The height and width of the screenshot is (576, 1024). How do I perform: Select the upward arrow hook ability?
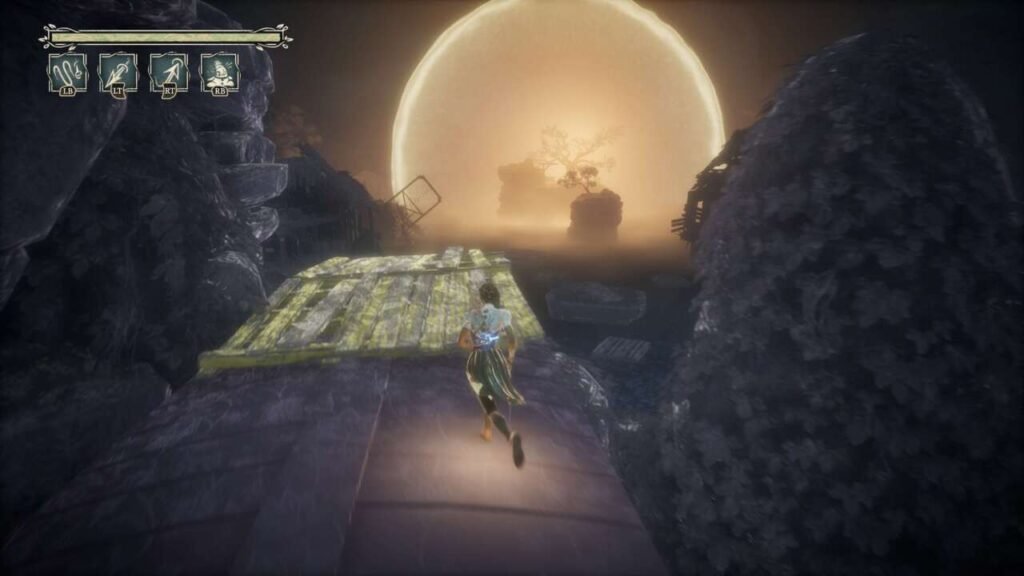[x=169, y=73]
